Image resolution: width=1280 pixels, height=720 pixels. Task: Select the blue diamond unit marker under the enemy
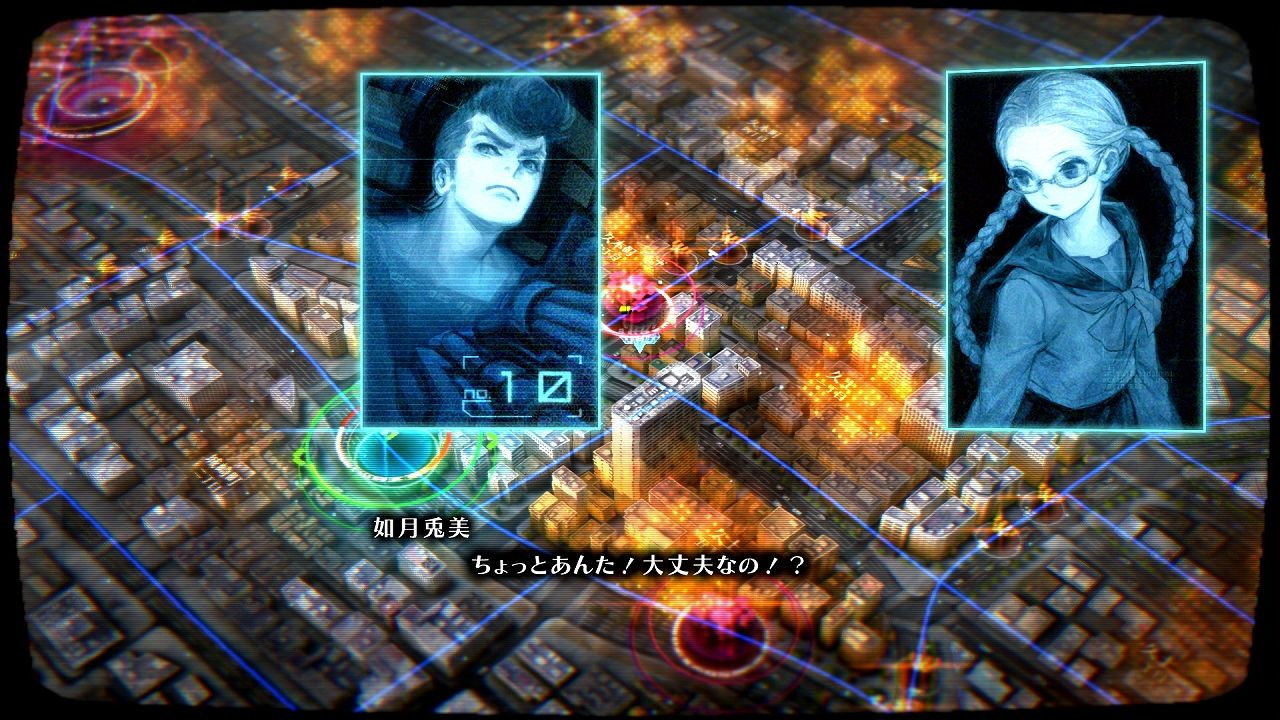pyautogui.click(x=639, y=343)
